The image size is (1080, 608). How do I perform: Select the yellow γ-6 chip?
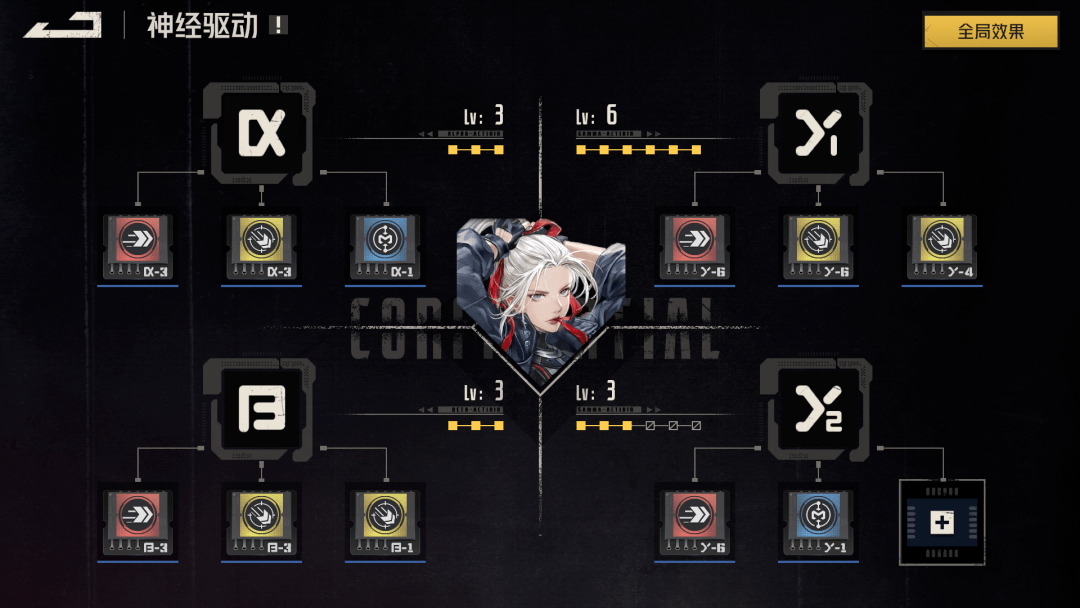pyautogui.click(x=818, y=244)
